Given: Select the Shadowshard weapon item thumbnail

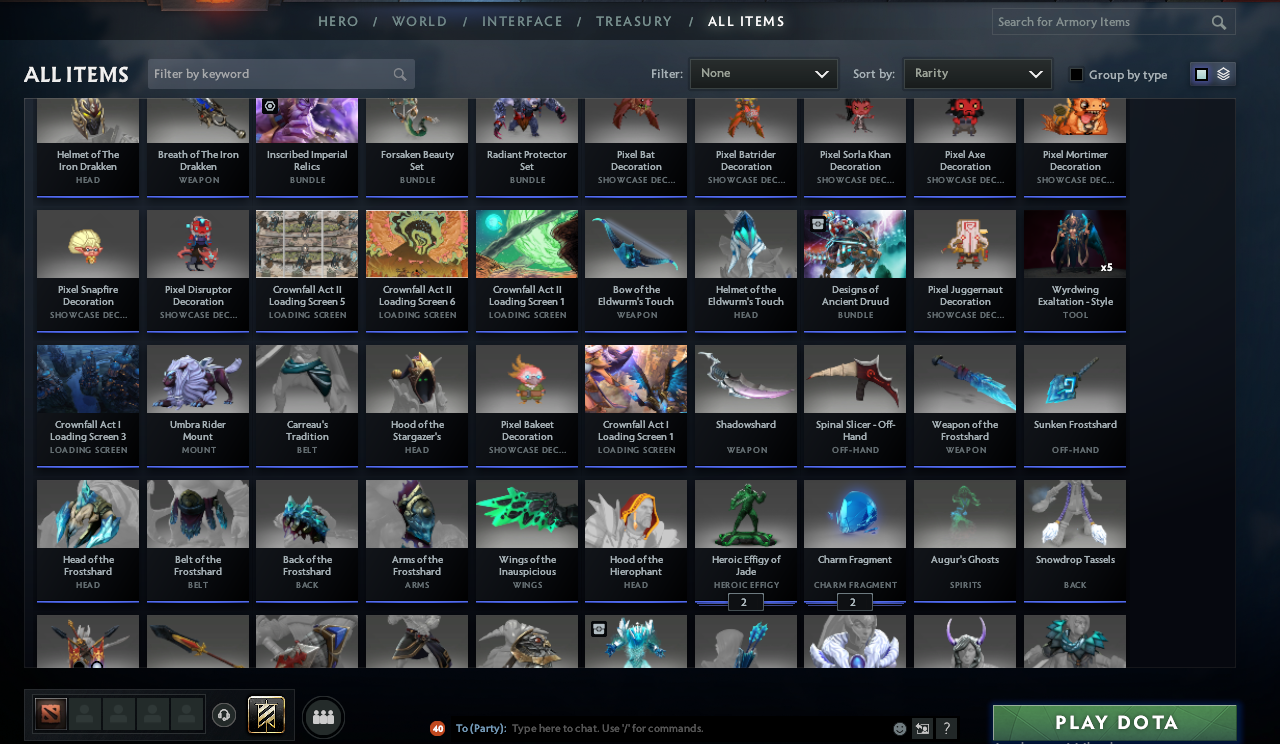Looking at the screenshot, I should (745, 378).
